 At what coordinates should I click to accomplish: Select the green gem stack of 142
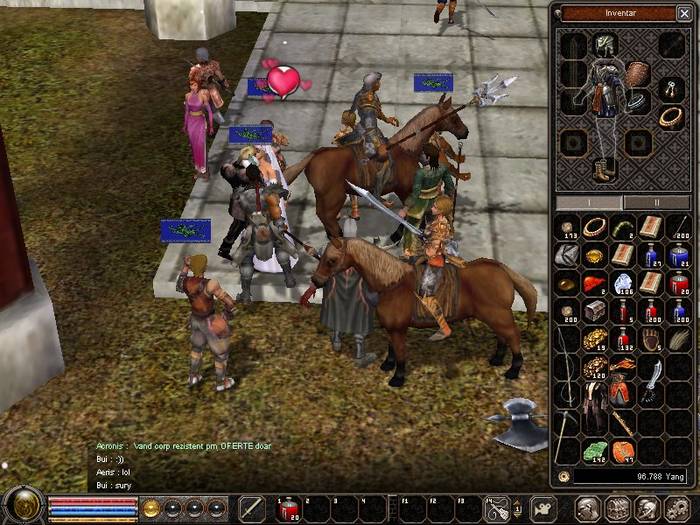click(x=595, y=451)
